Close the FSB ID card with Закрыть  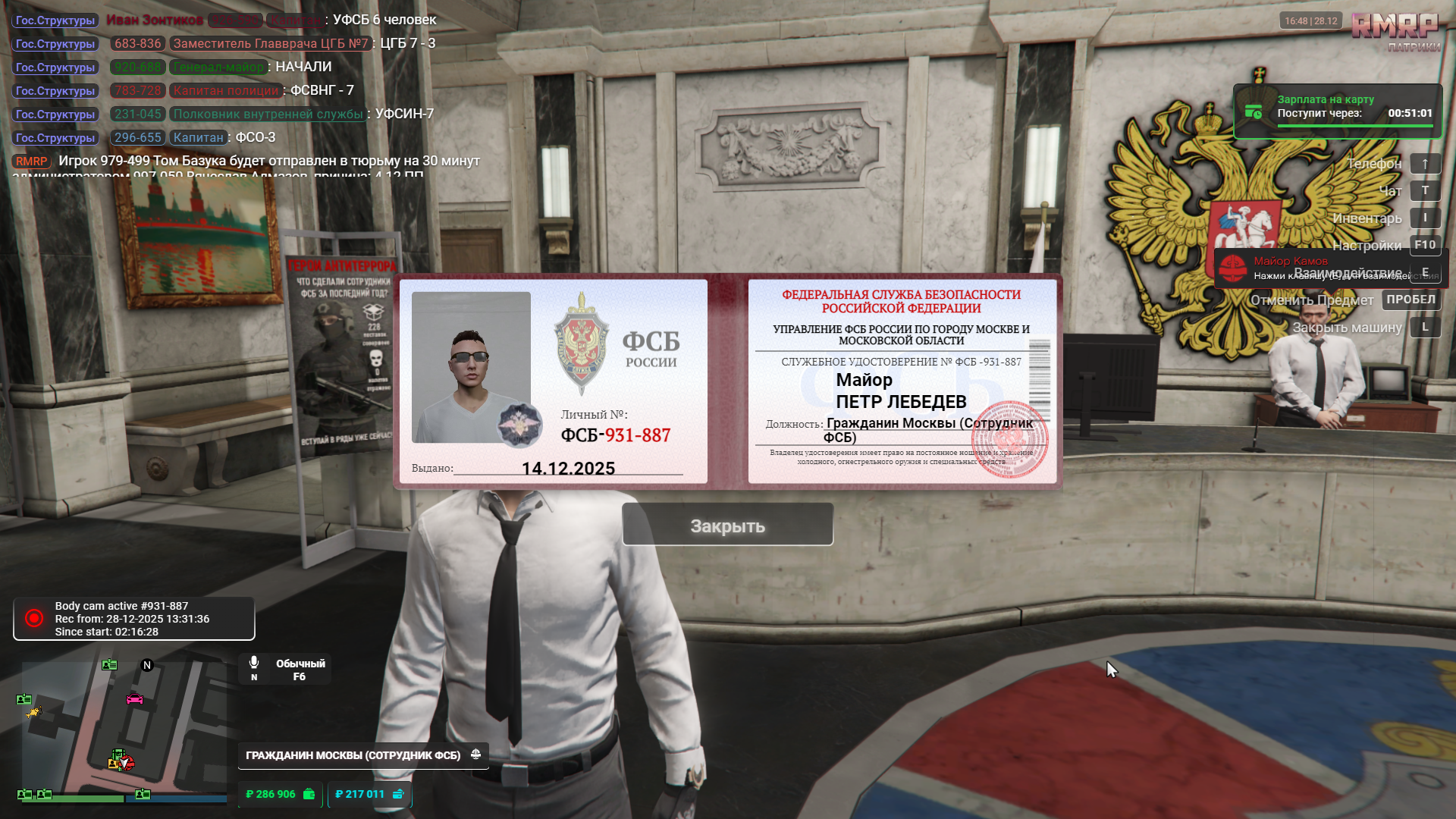pos(727,525)
